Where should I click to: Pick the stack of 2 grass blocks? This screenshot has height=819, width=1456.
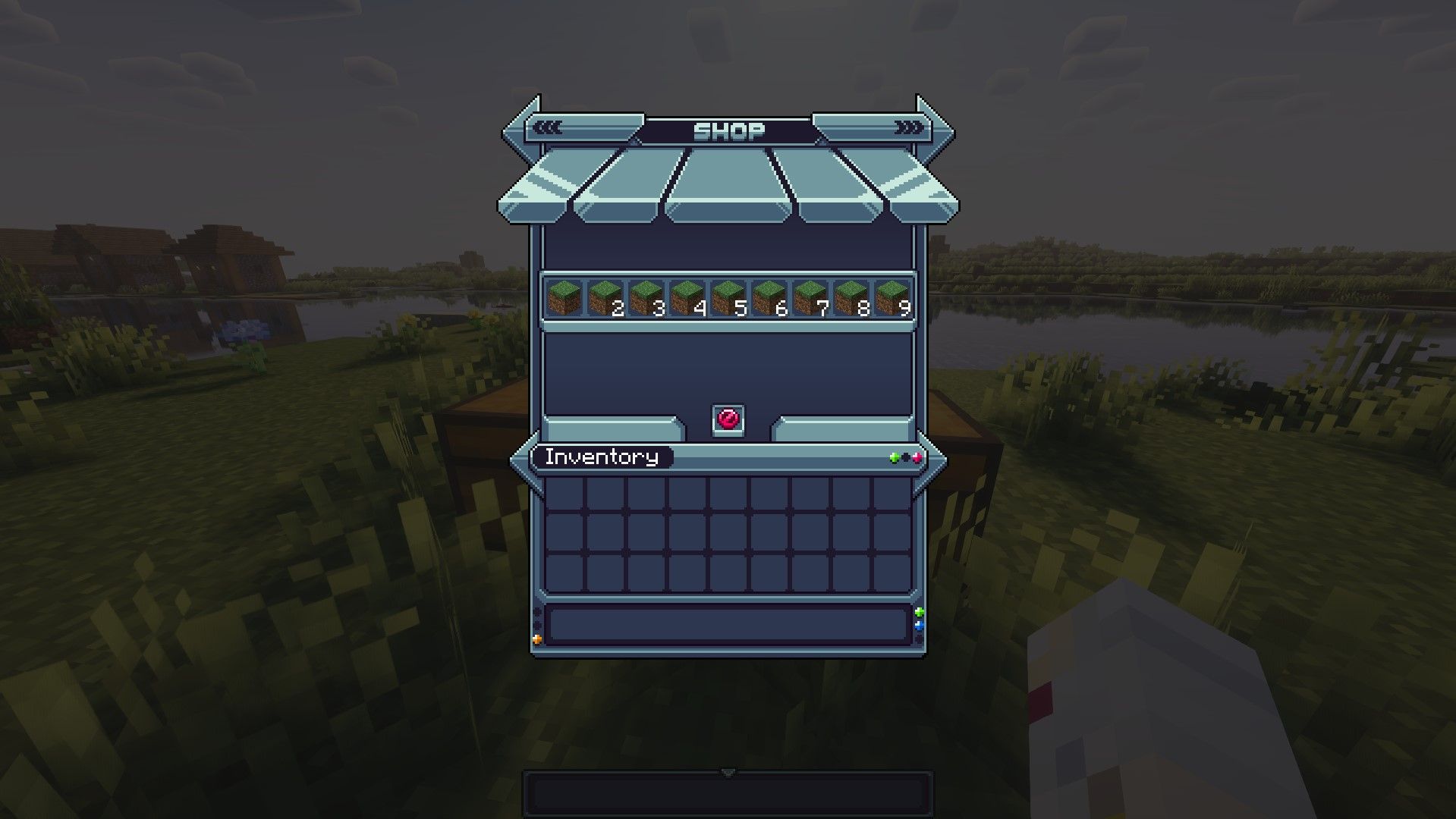(606, 298)
